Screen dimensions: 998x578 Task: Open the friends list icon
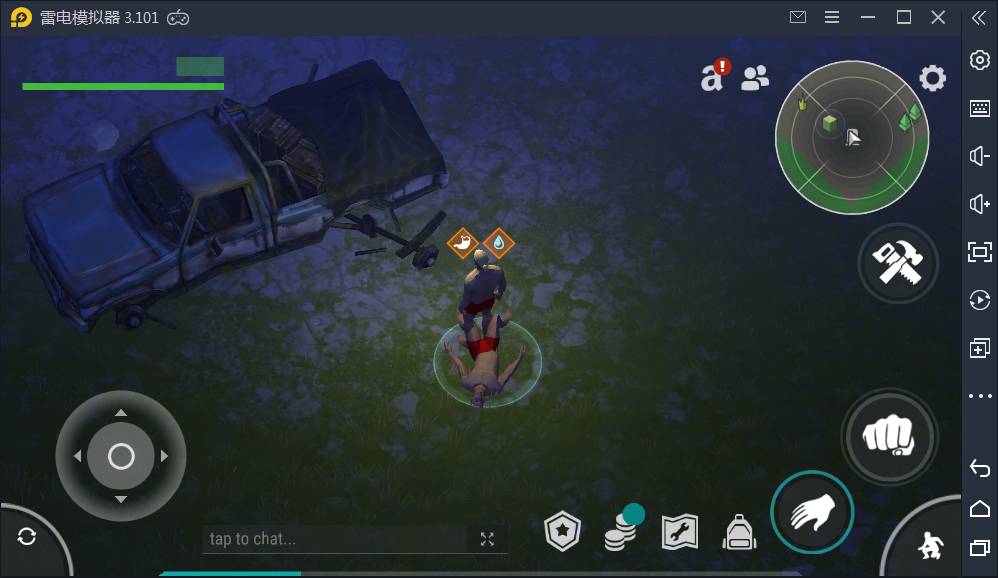coord(755,78)
